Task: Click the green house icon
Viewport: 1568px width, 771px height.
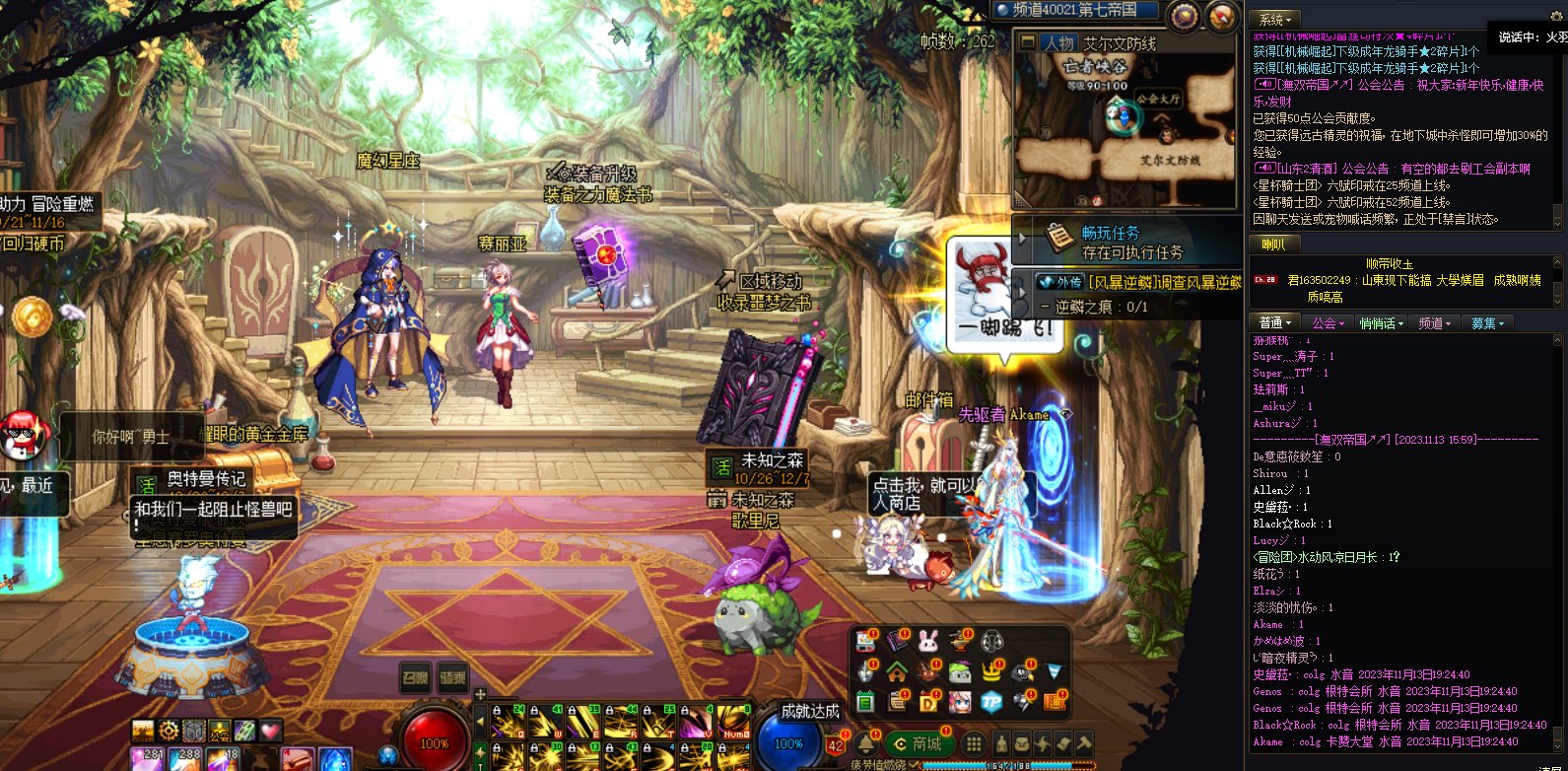Action: point(897,672)
